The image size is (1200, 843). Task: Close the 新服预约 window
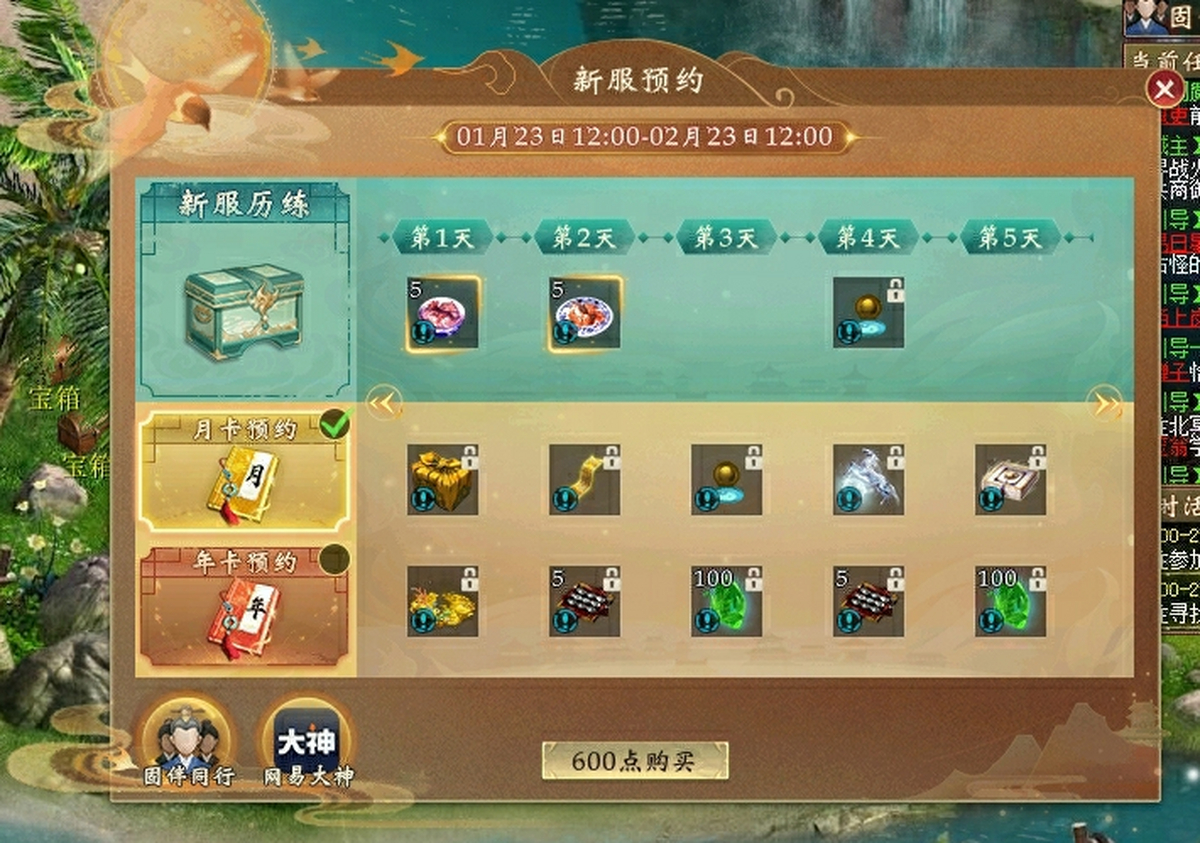1164,90
